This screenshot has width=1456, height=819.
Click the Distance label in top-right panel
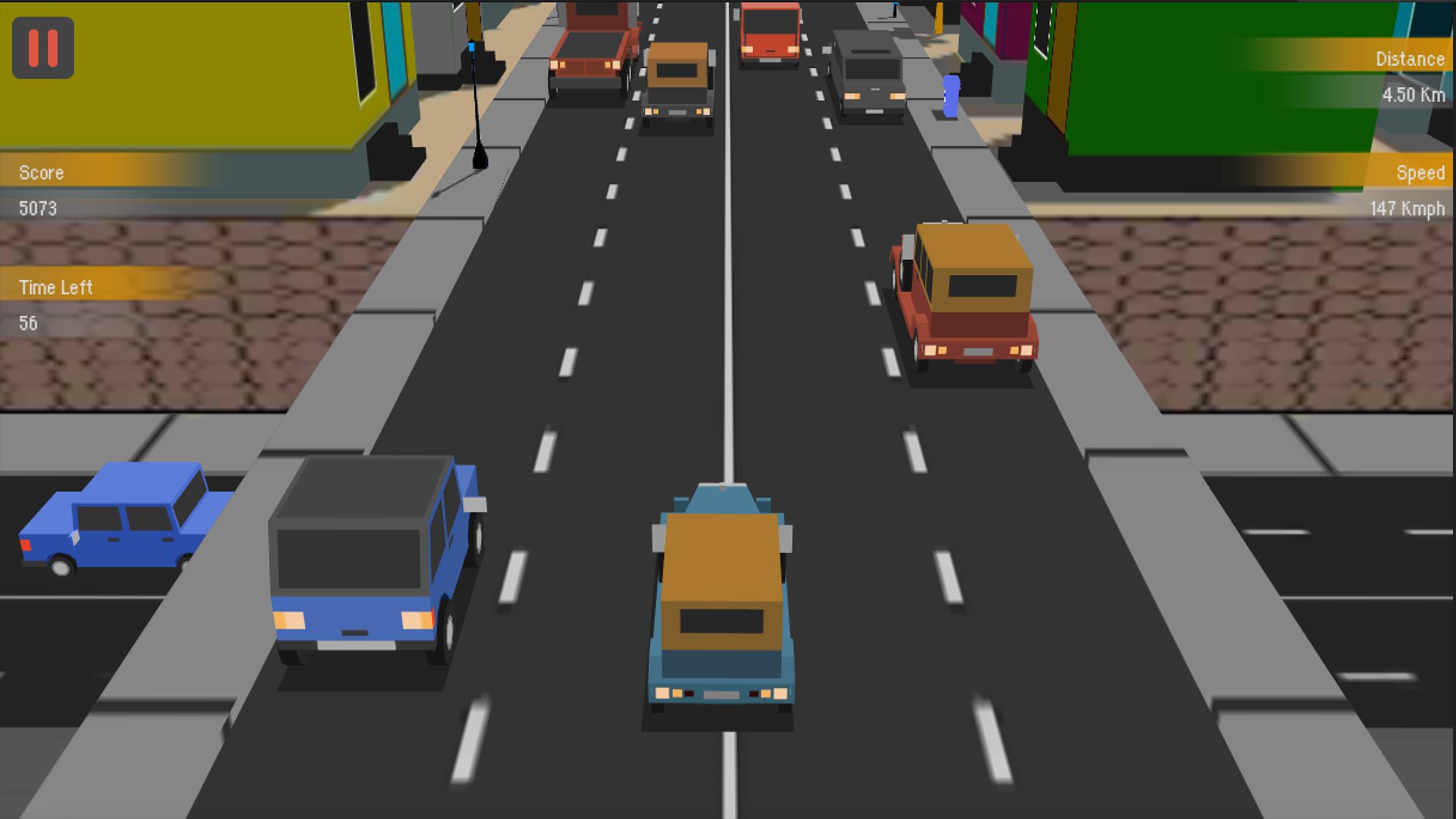1410,59
